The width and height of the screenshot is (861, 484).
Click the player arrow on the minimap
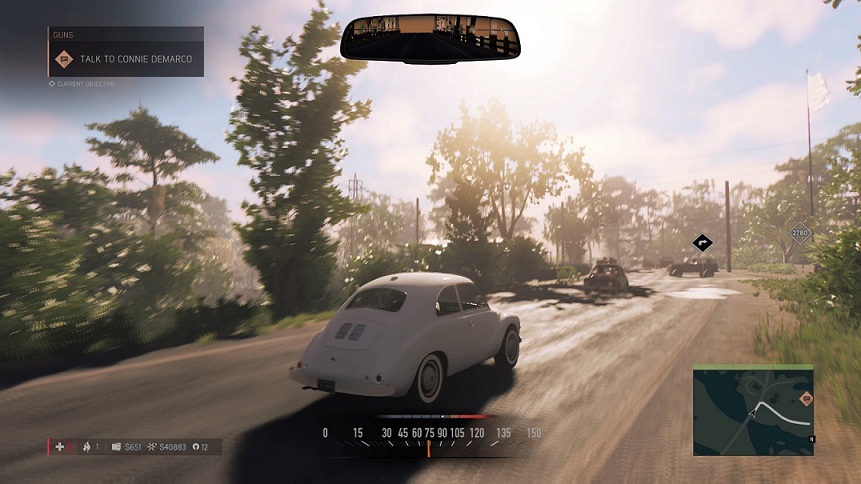(751, 412)
